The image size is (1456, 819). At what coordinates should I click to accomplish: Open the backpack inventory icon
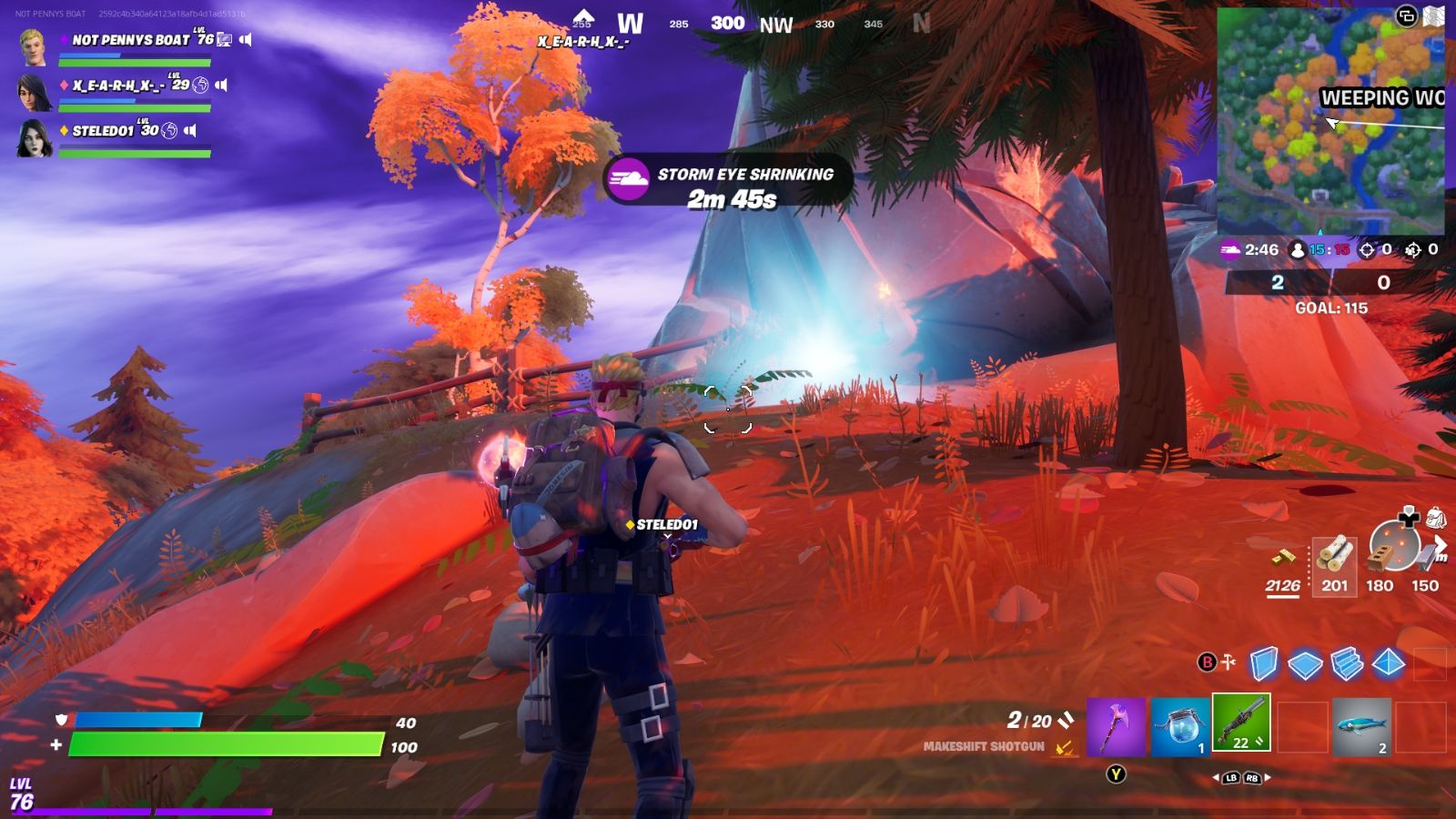click(x=1435, y=519)
